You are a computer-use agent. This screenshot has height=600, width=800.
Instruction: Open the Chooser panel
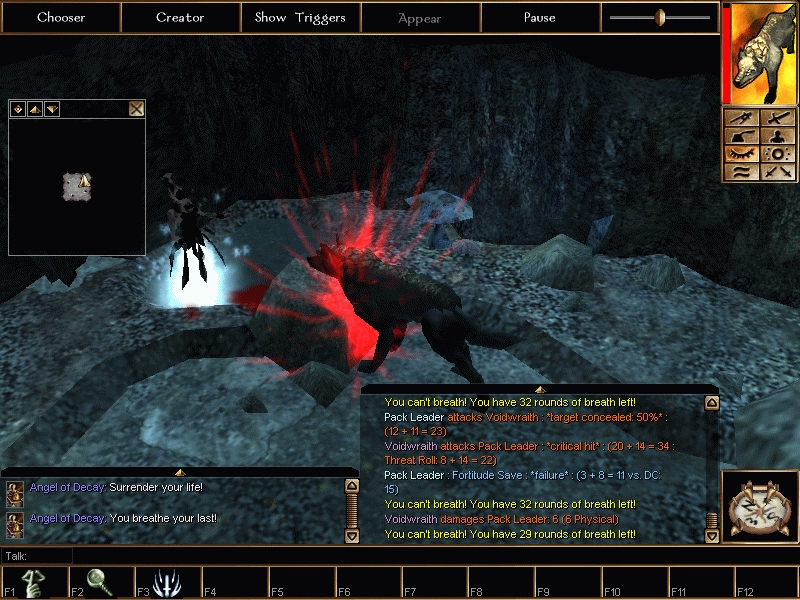pyautogui.click(x=61, y=17)
